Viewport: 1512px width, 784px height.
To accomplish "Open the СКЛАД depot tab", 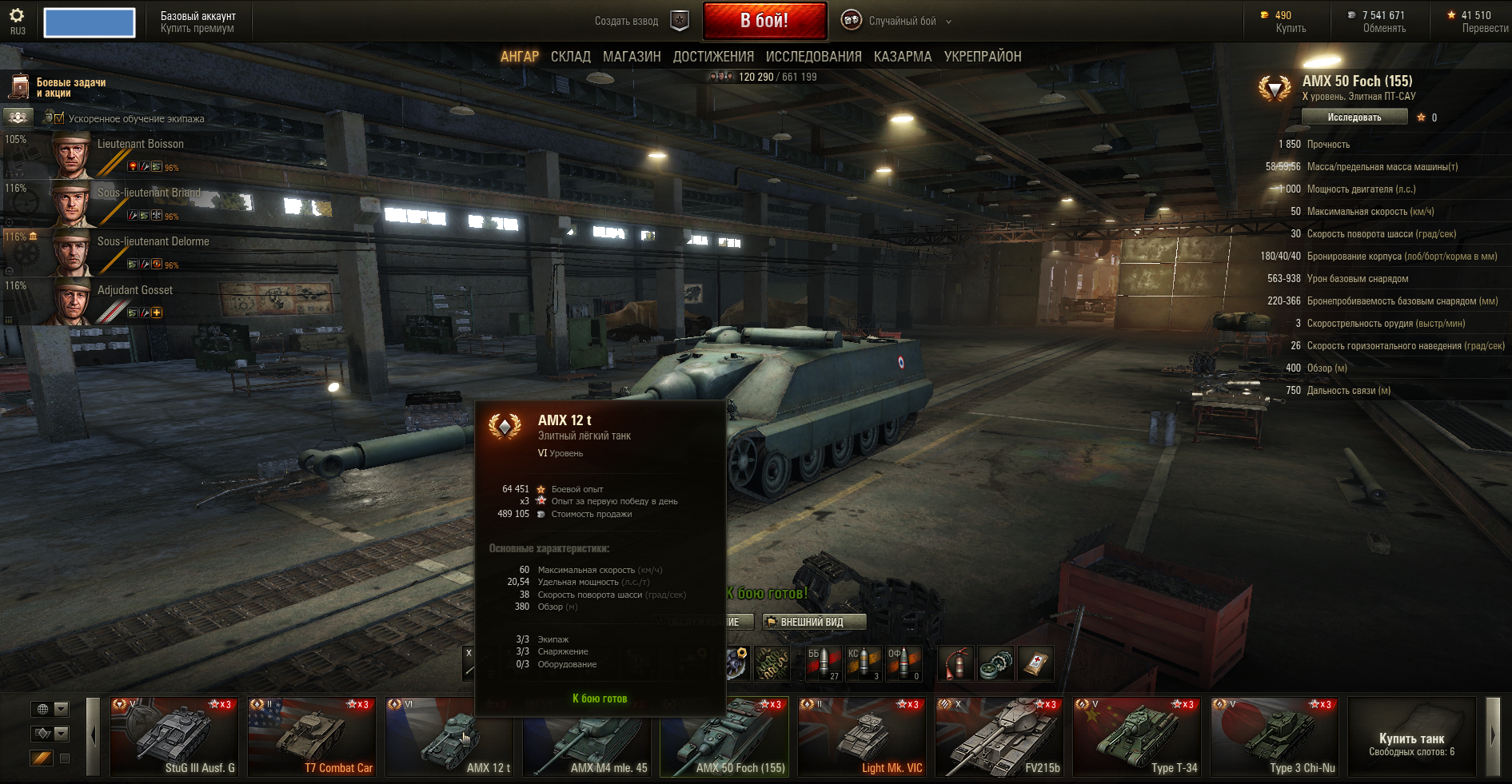I will (x=570, y=57).
